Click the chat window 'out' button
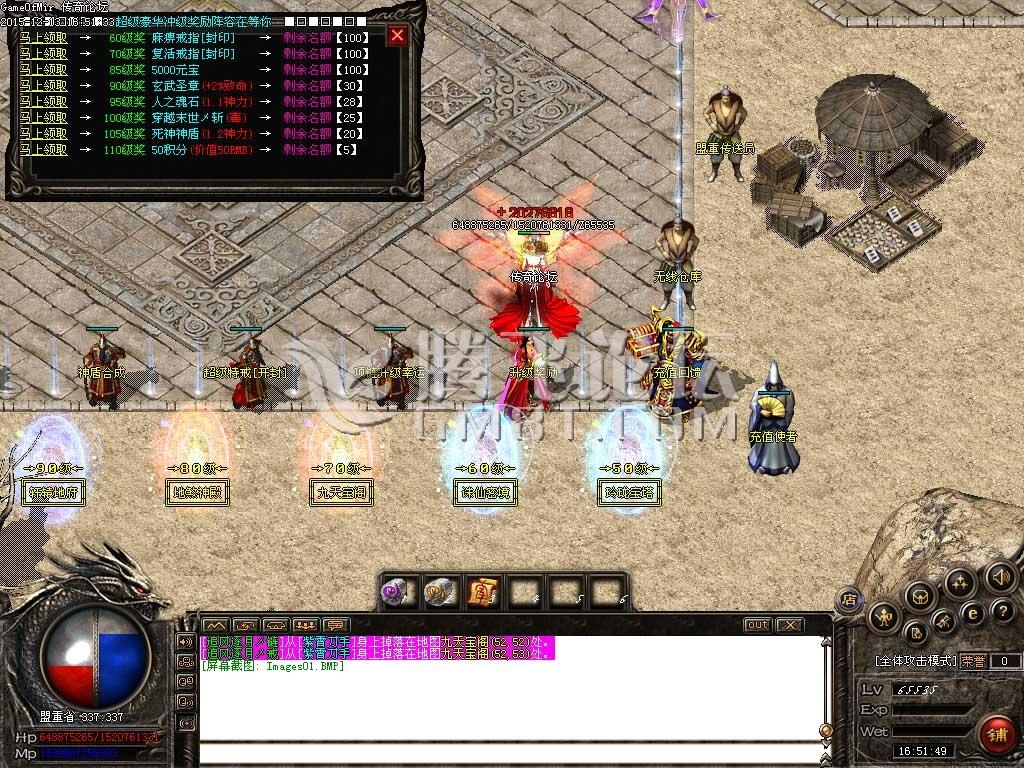The image size is (1024, 768). [757, 625]
